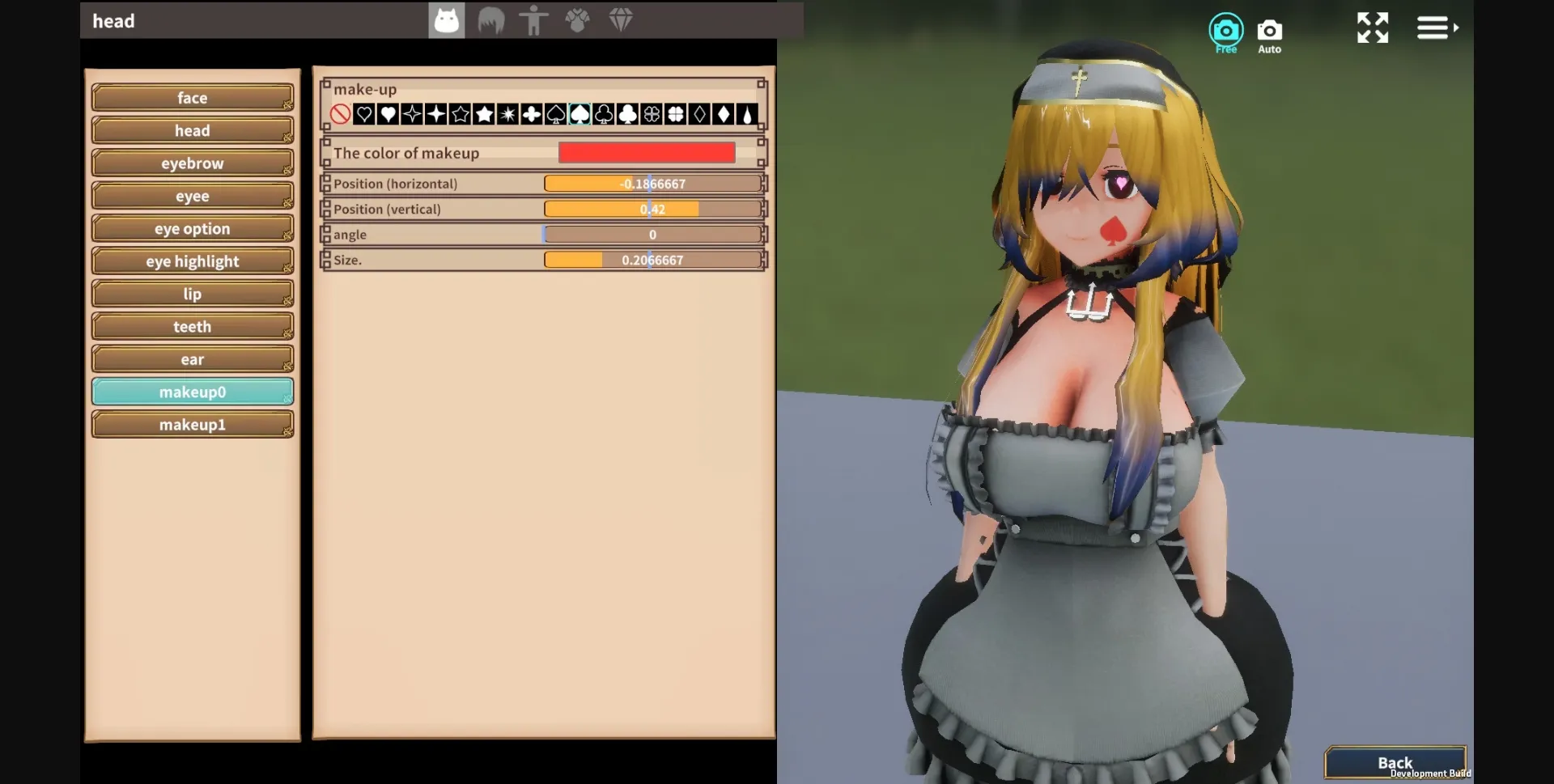Open the teeth settings button
1554x784 pixels.
(192, 326)
